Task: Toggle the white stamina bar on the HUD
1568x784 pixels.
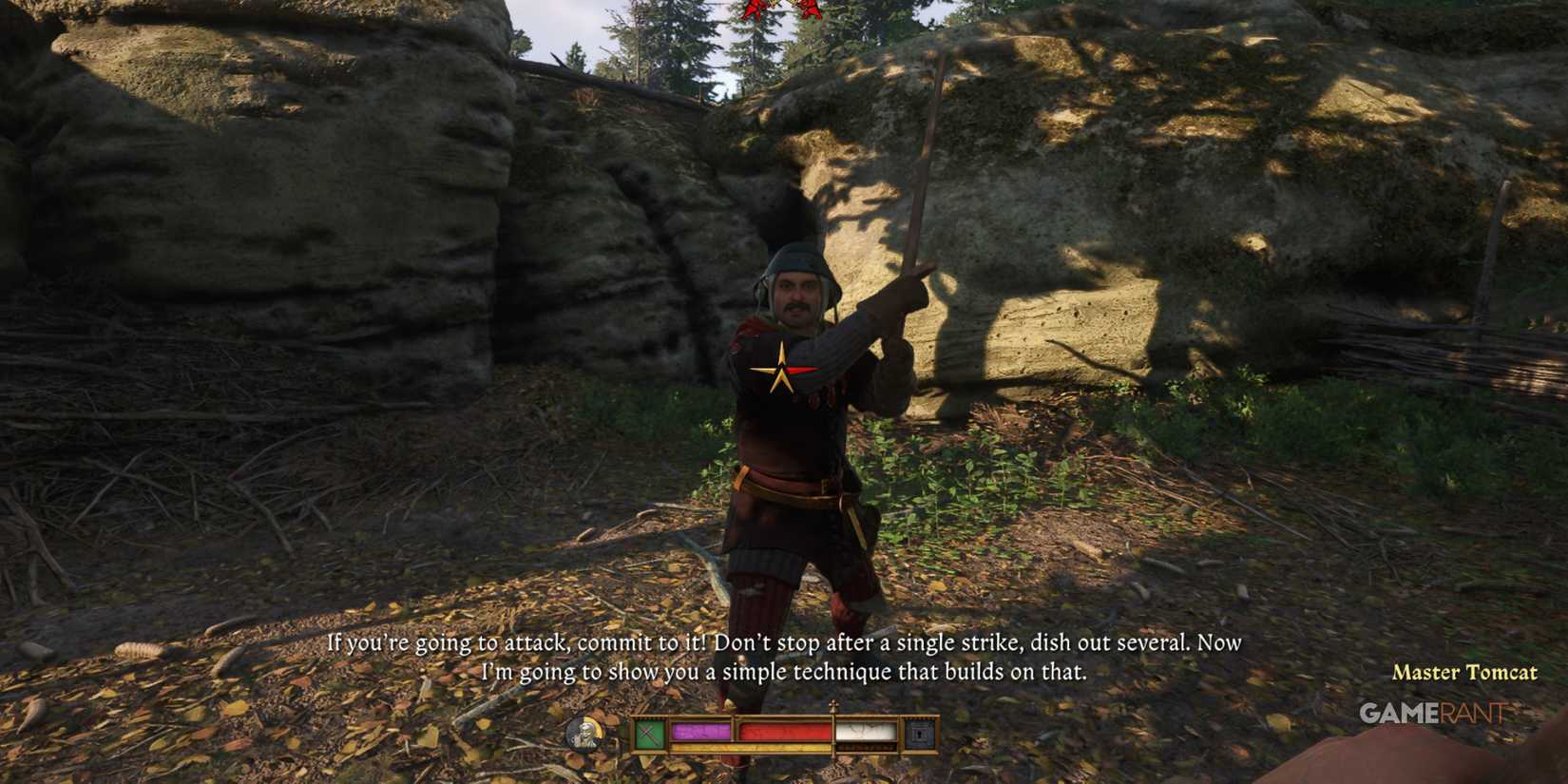Action: [x=865, y=729]
